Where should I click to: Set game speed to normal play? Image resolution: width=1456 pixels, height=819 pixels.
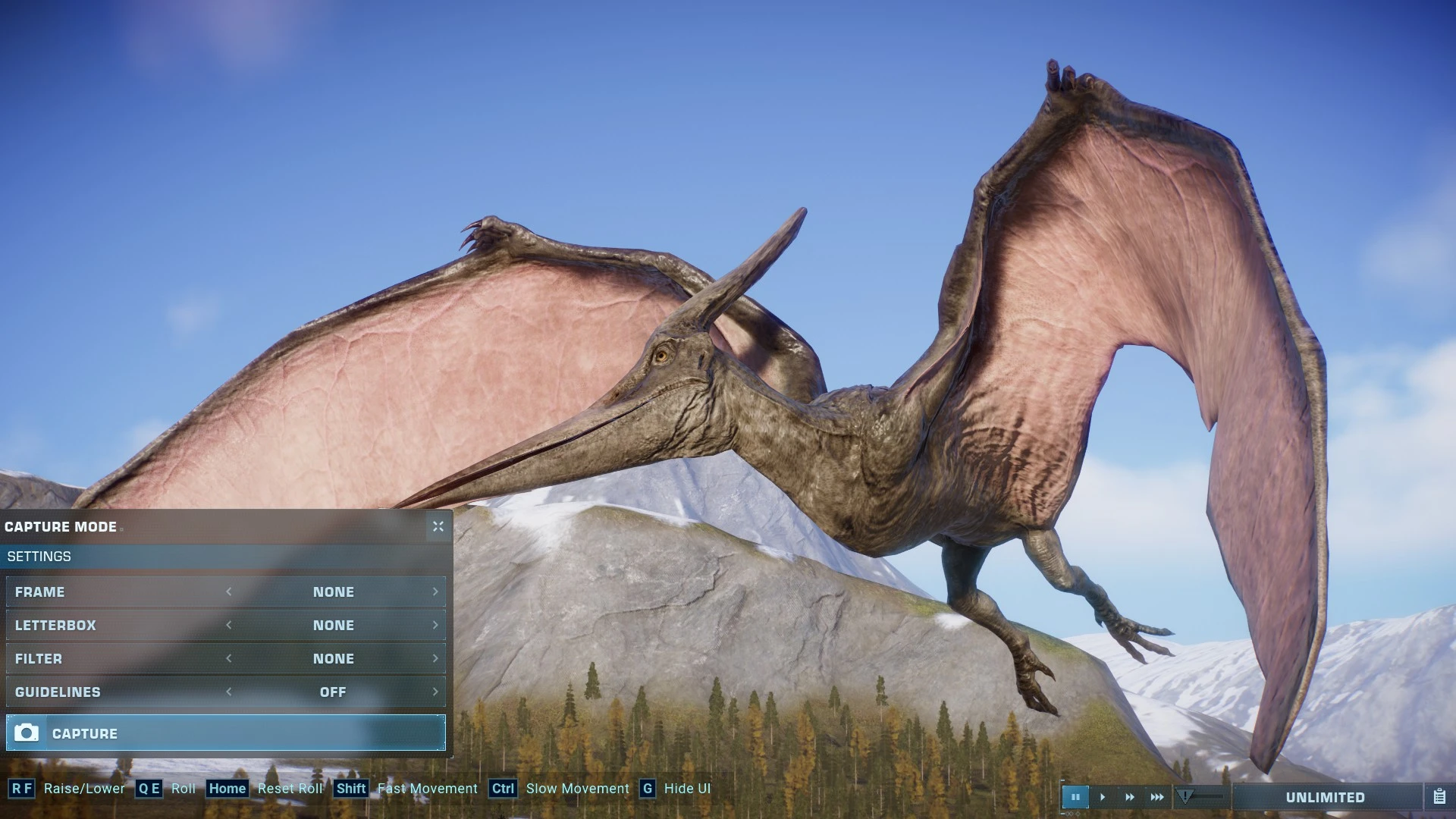1103,797
